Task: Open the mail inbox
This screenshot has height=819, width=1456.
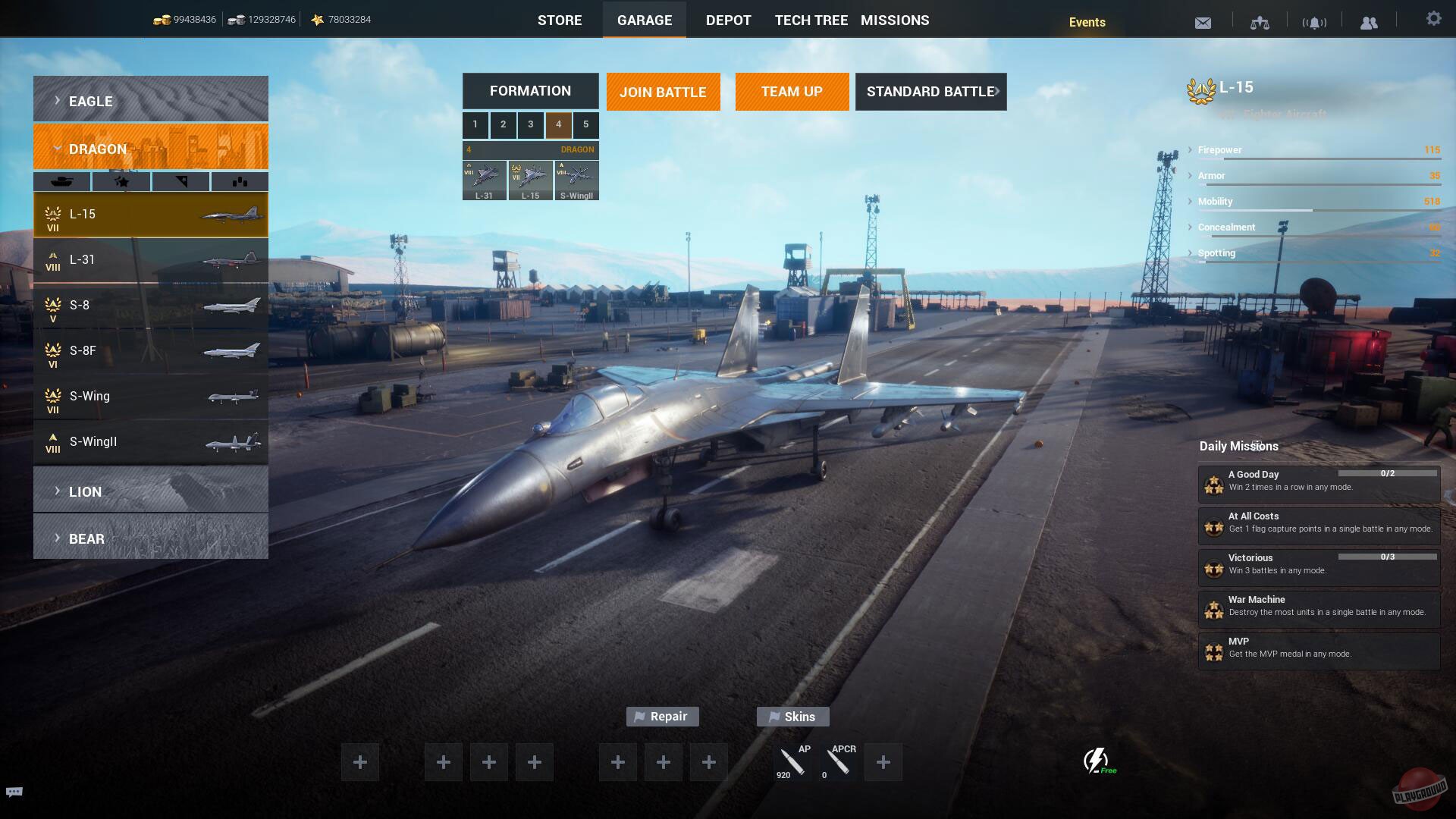Action: [x=1203, y=23]
